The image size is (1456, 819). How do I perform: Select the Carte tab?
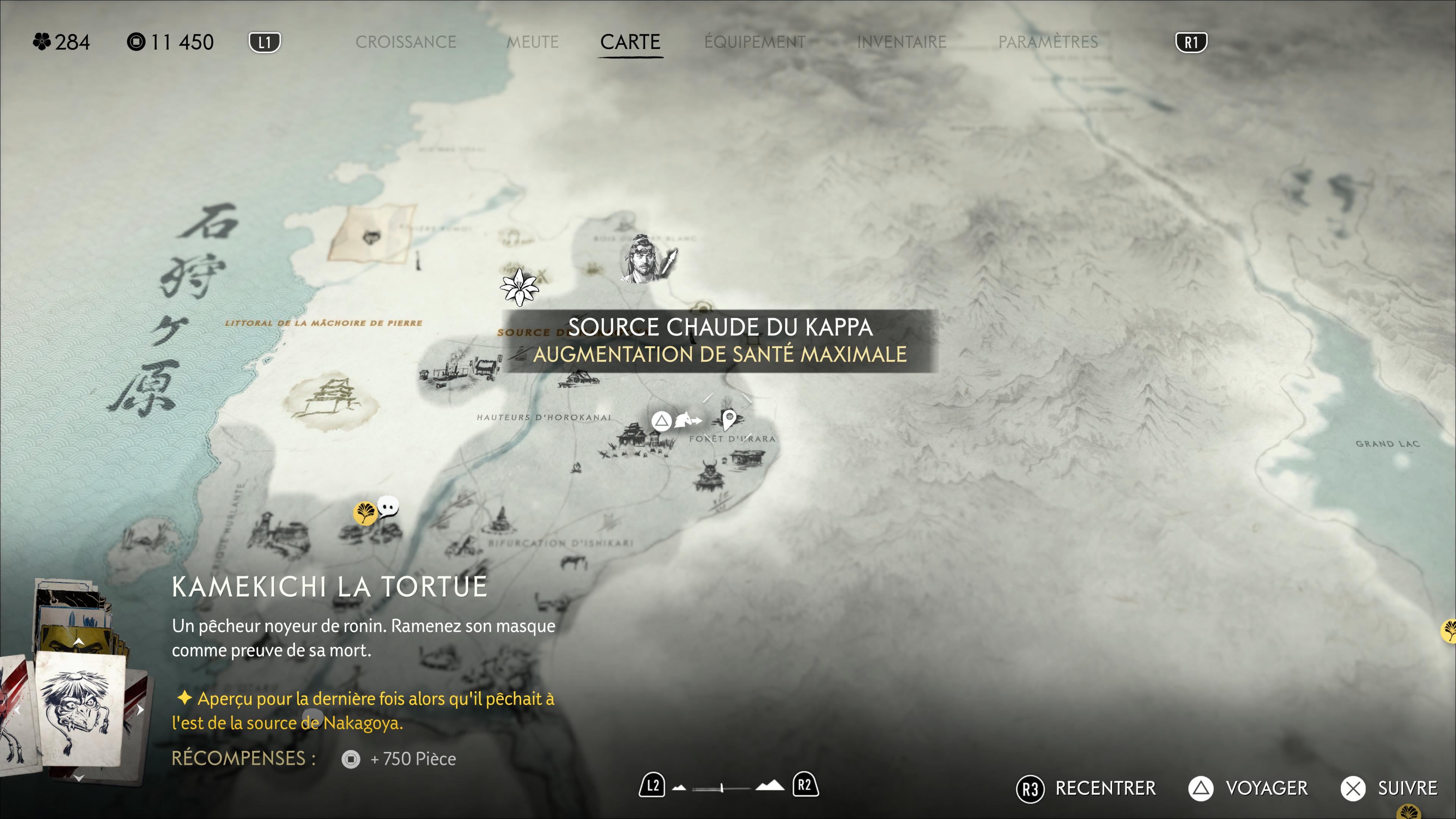(630, 42)
